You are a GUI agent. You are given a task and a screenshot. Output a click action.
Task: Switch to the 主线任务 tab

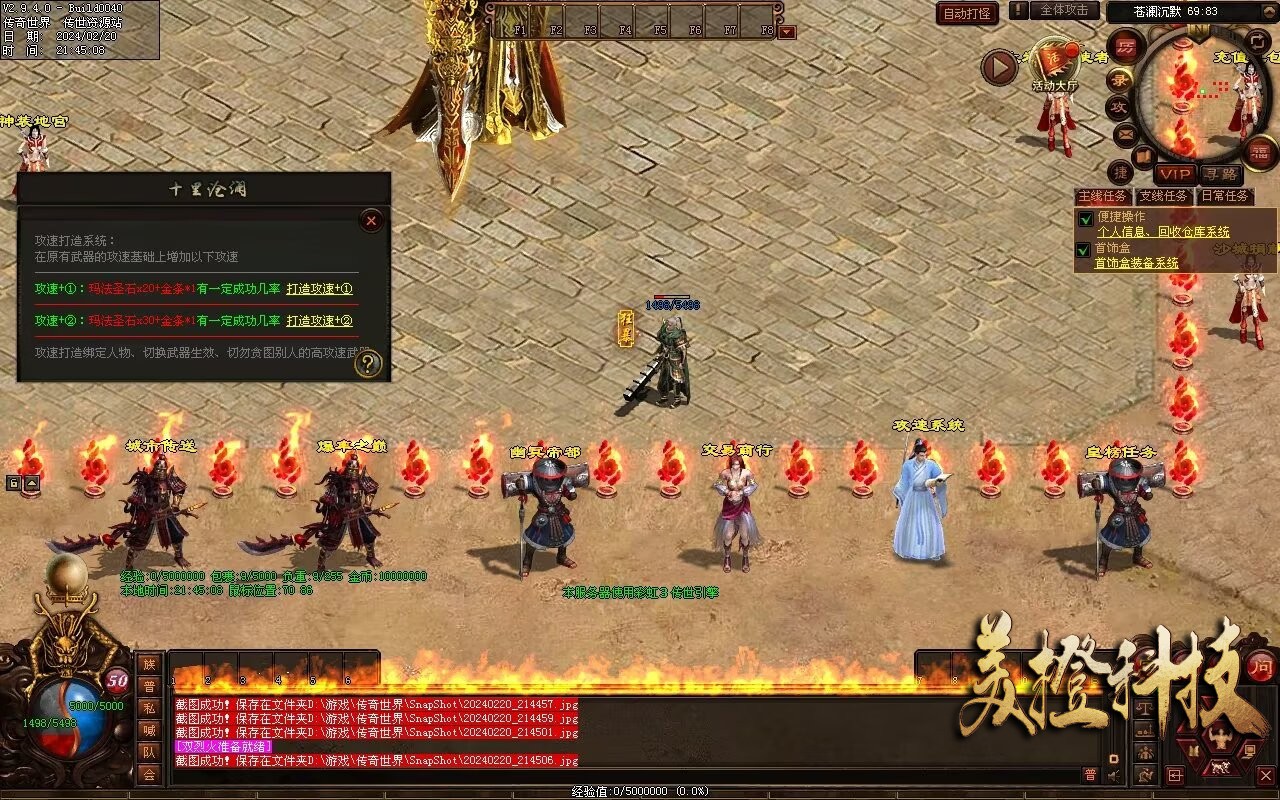(1103, 196)
